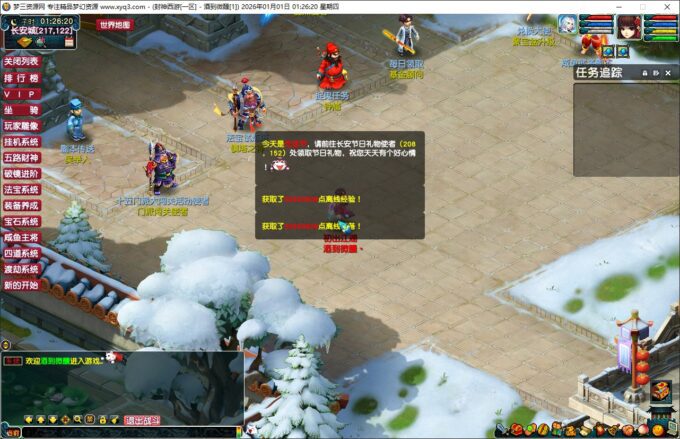Choose the 咸鱼主将 menu entry
The image size is (680, 439).
click(x=22, y=237)
